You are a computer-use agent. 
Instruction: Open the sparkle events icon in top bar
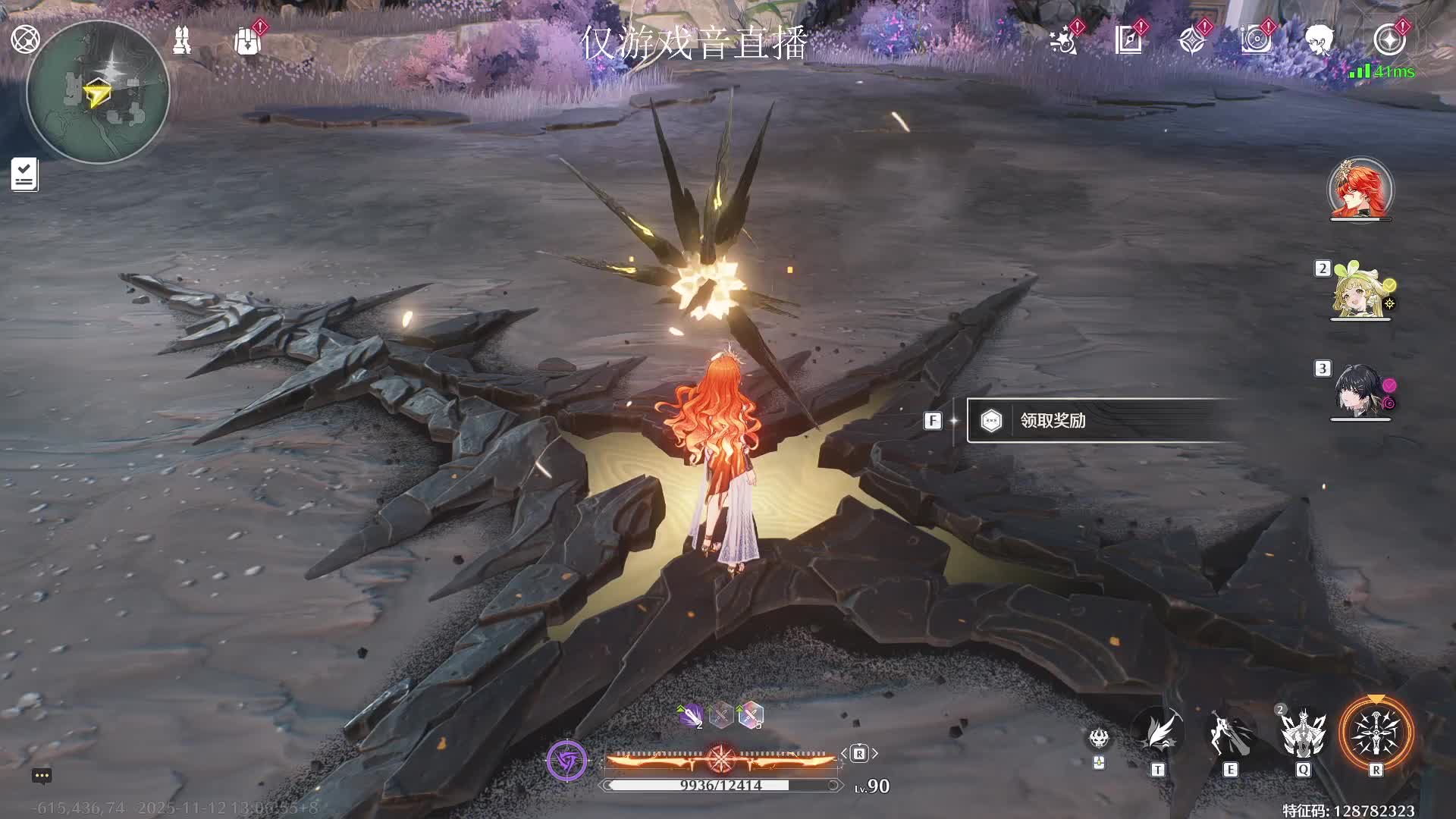1064,40
